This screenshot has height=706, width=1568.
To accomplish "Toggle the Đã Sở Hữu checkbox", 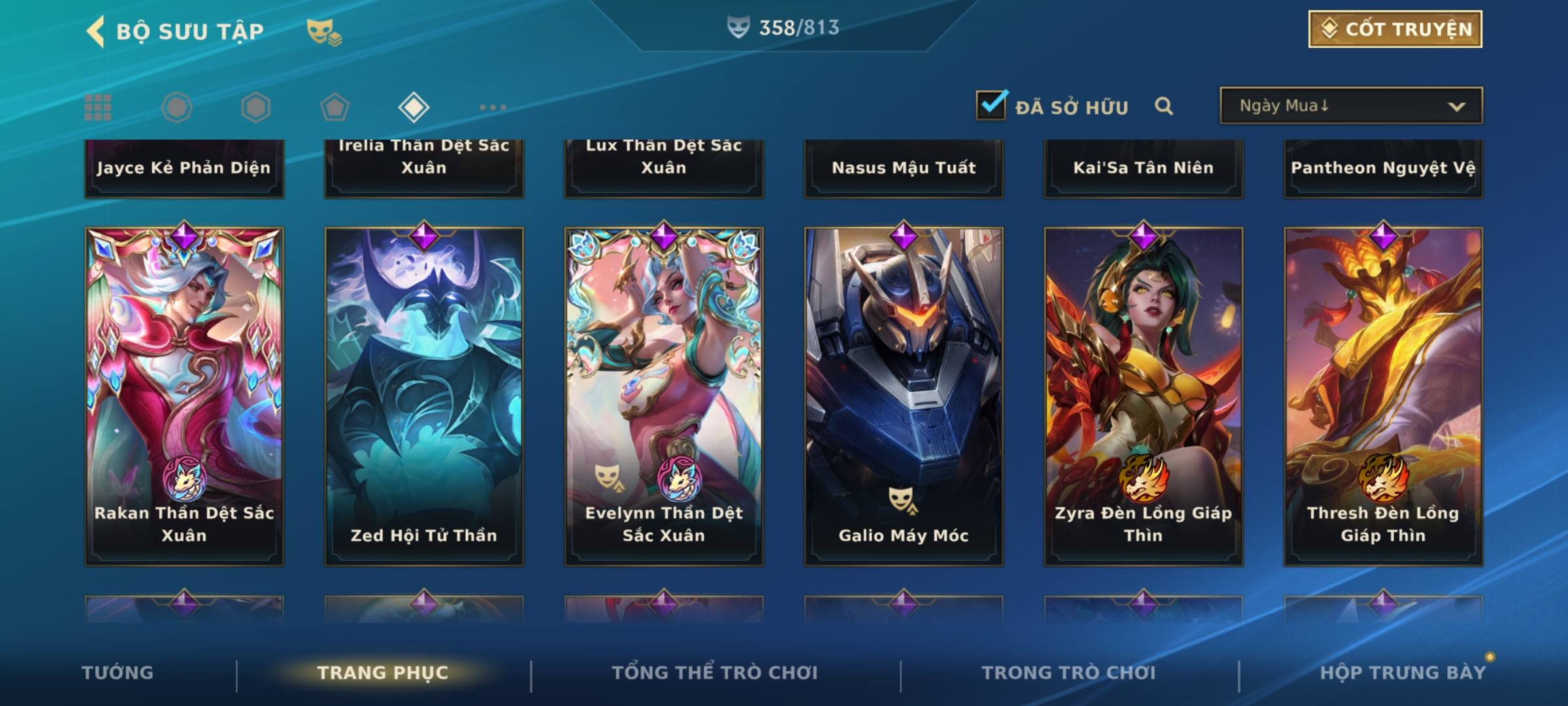I will tap(991, 105).
